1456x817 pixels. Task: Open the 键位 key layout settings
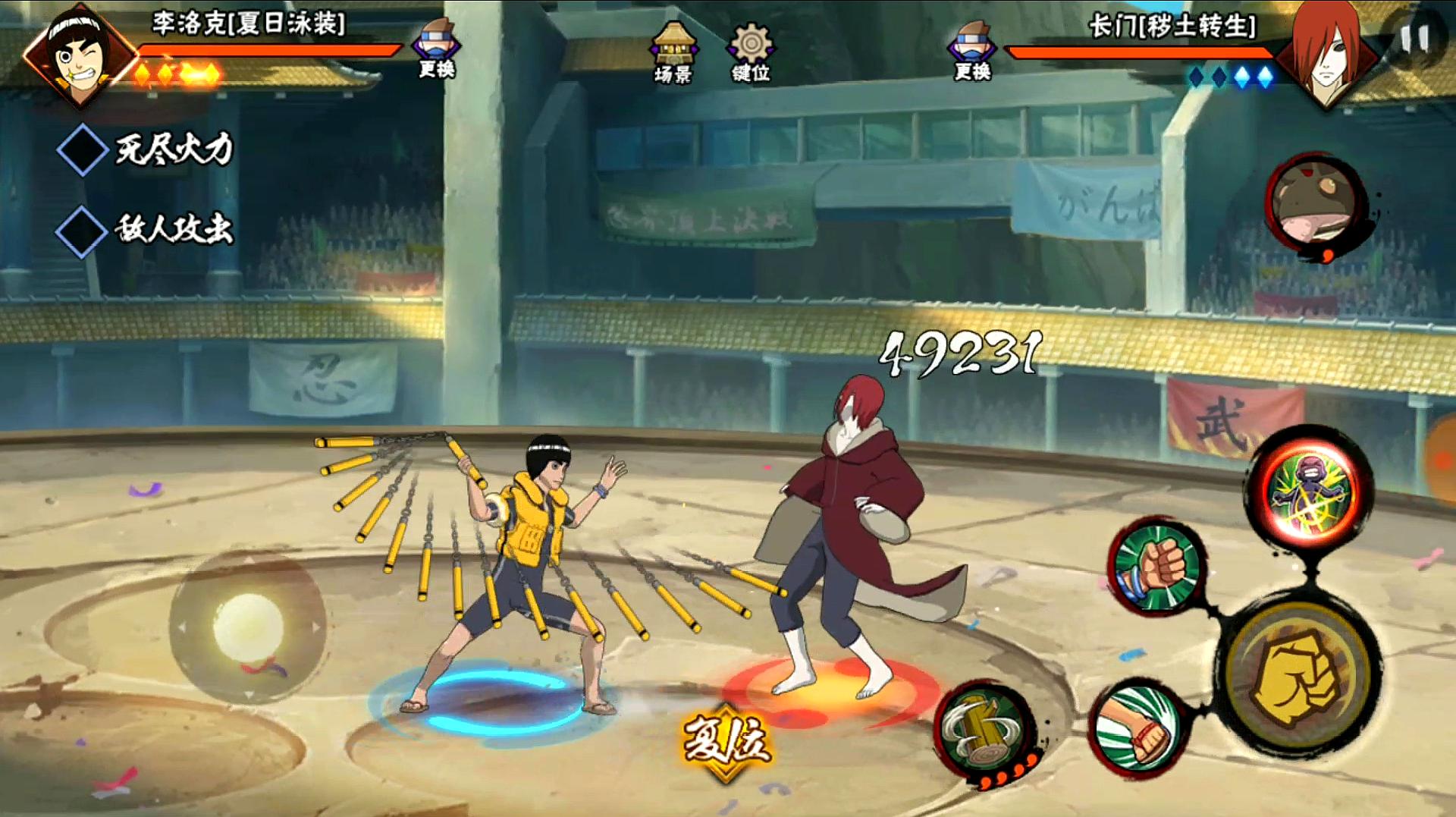click(750, 52)
